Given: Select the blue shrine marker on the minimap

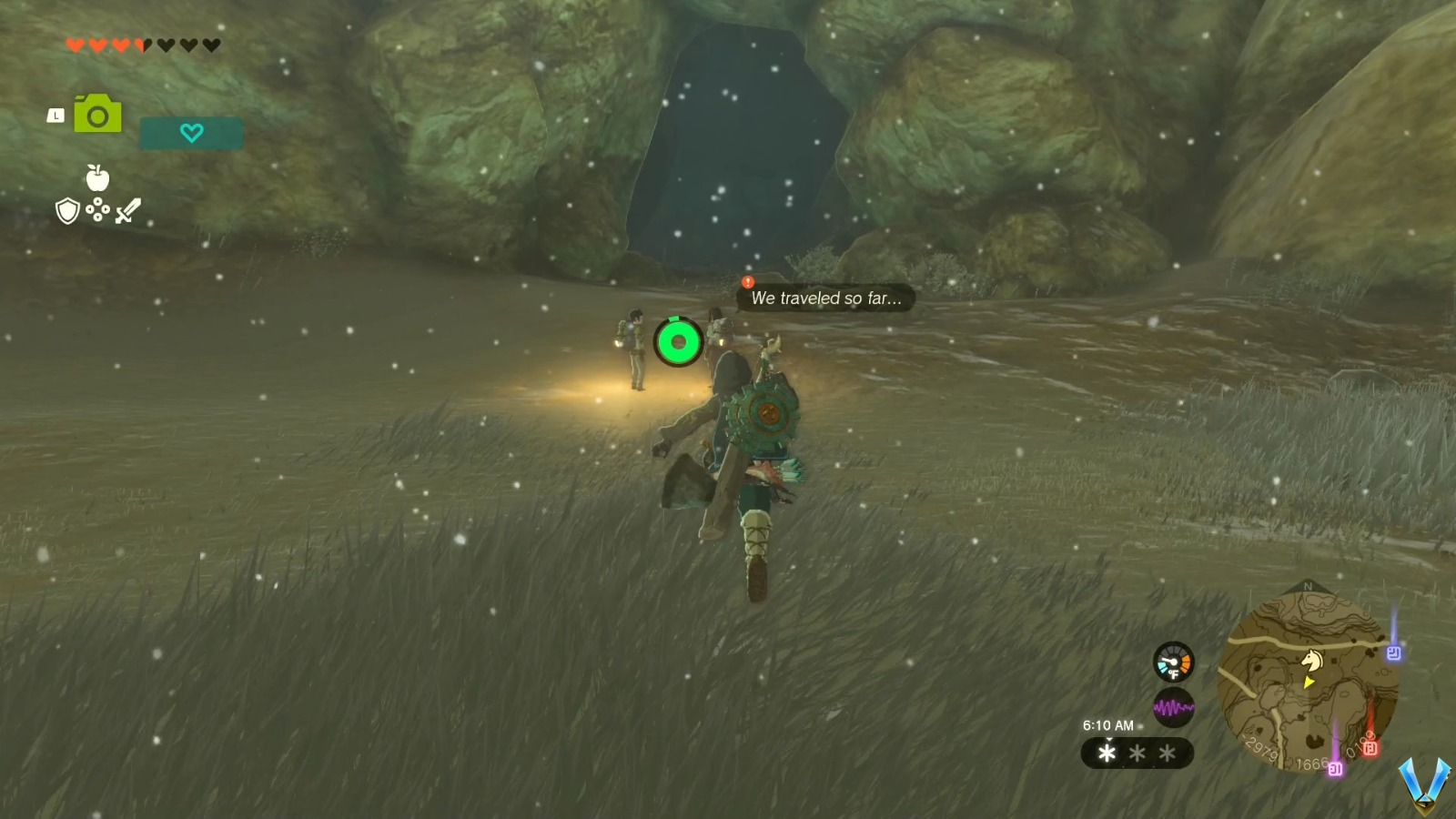Looking at the screenshot, I should pyautogui.click(x=1395, y=652).
